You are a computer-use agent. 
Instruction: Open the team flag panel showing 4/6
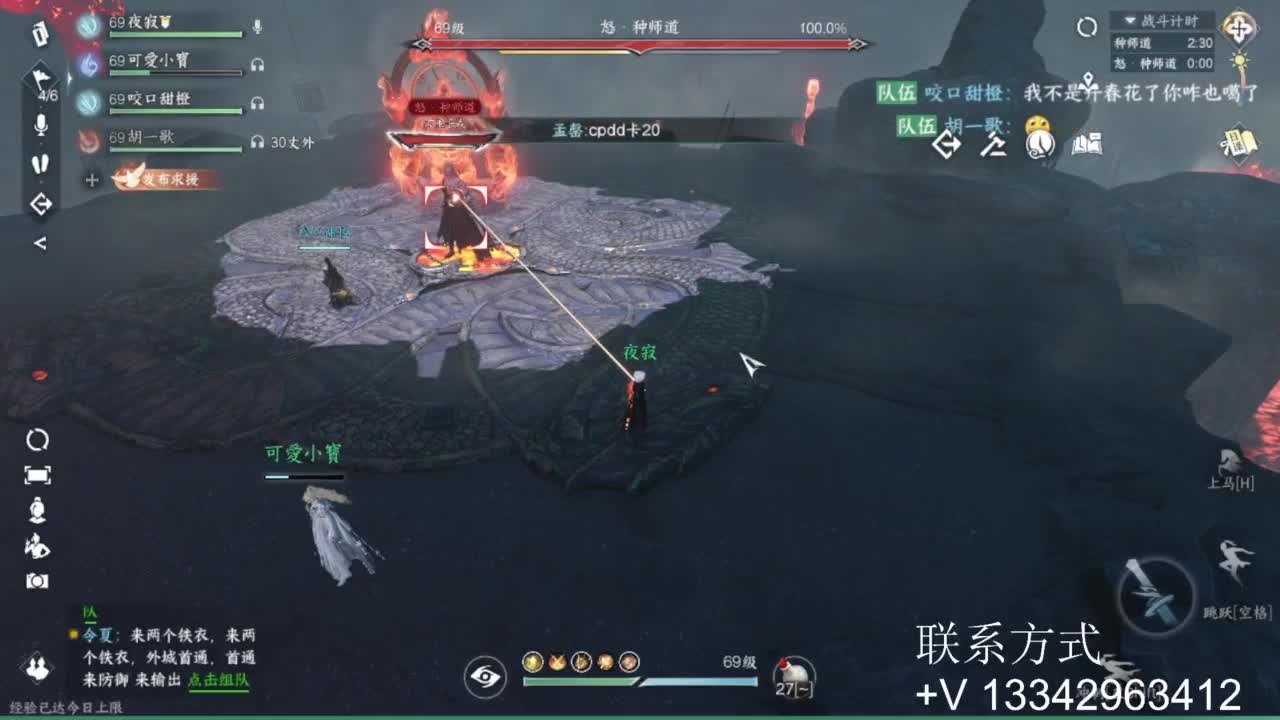point(42,80)
